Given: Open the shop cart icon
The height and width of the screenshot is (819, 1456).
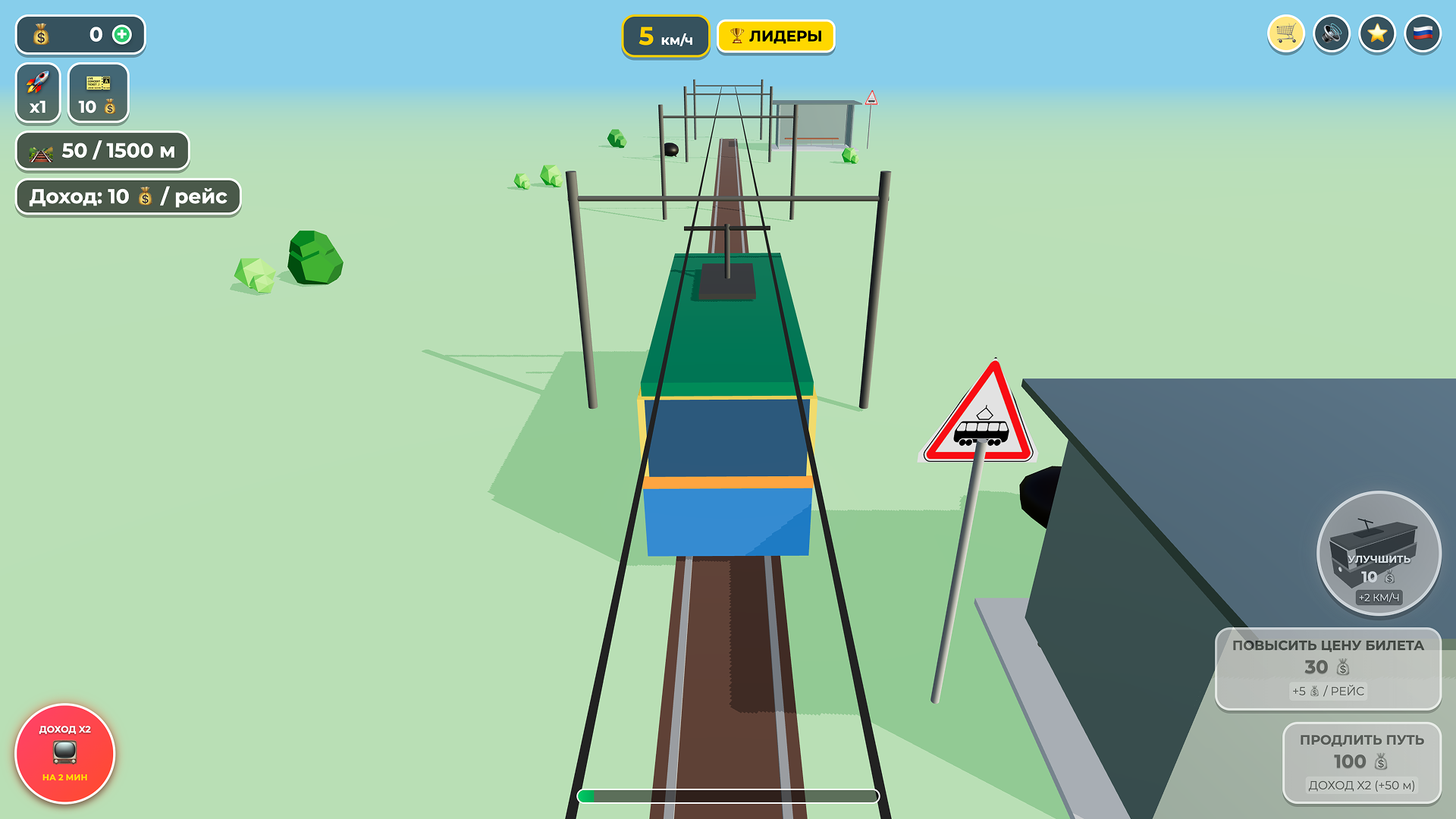Looking at the screenshot, I should click(x=1285, y=33).
